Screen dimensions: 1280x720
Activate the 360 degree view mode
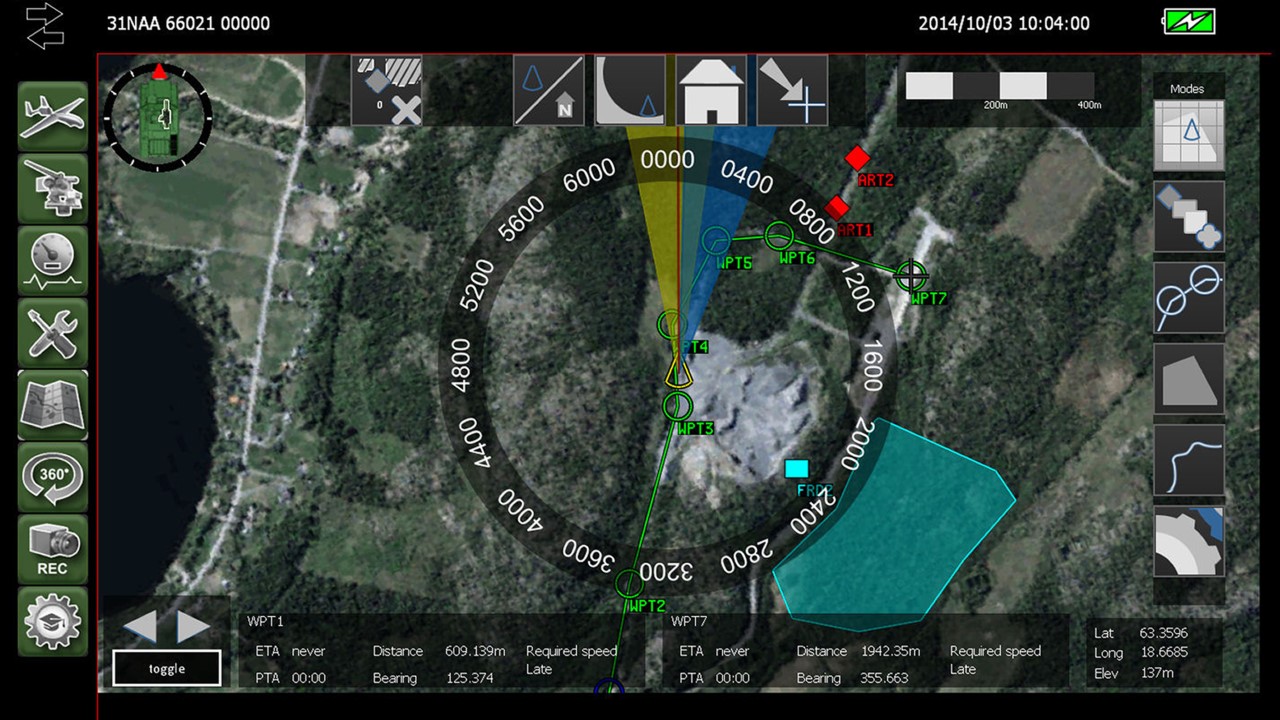pyautogui.click(x=52, y=477)
